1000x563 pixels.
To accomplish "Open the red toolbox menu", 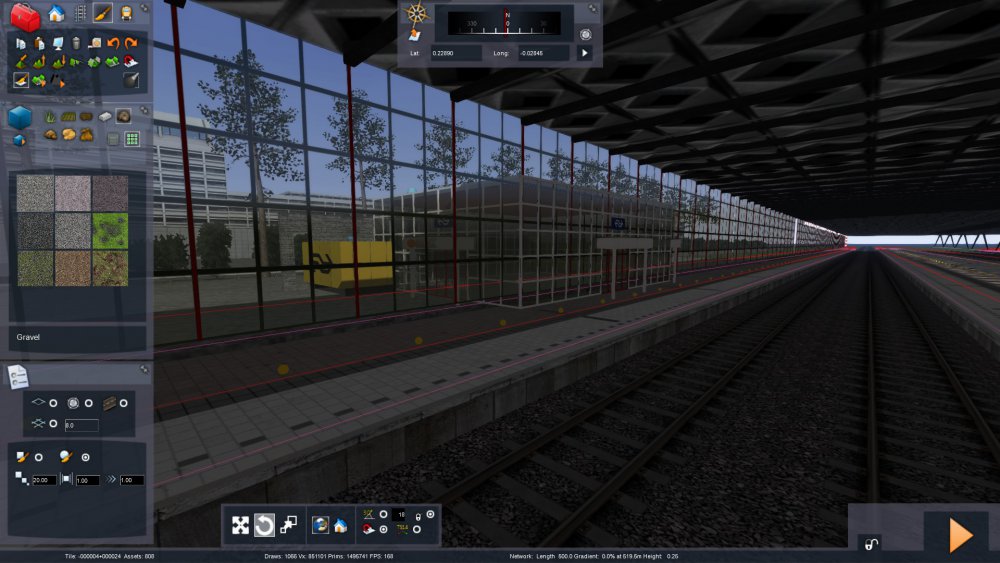I will [25, 15].
